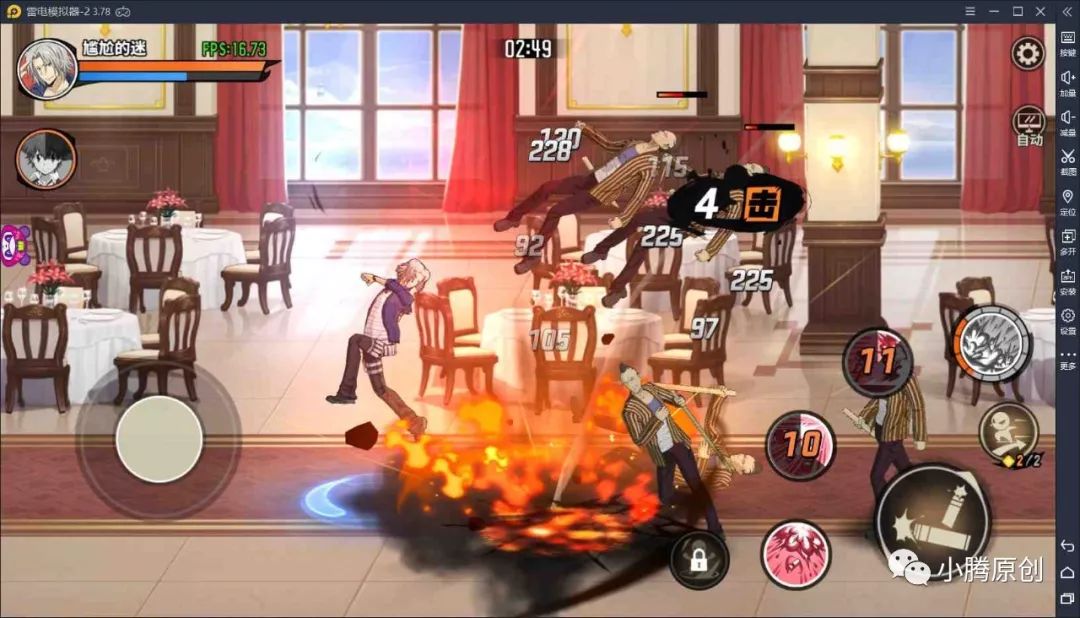This screenshot has height=618, width=1080.
Task: Activate the ready pink skill icon
Action: pyautogui.click(x=796, y=553)
